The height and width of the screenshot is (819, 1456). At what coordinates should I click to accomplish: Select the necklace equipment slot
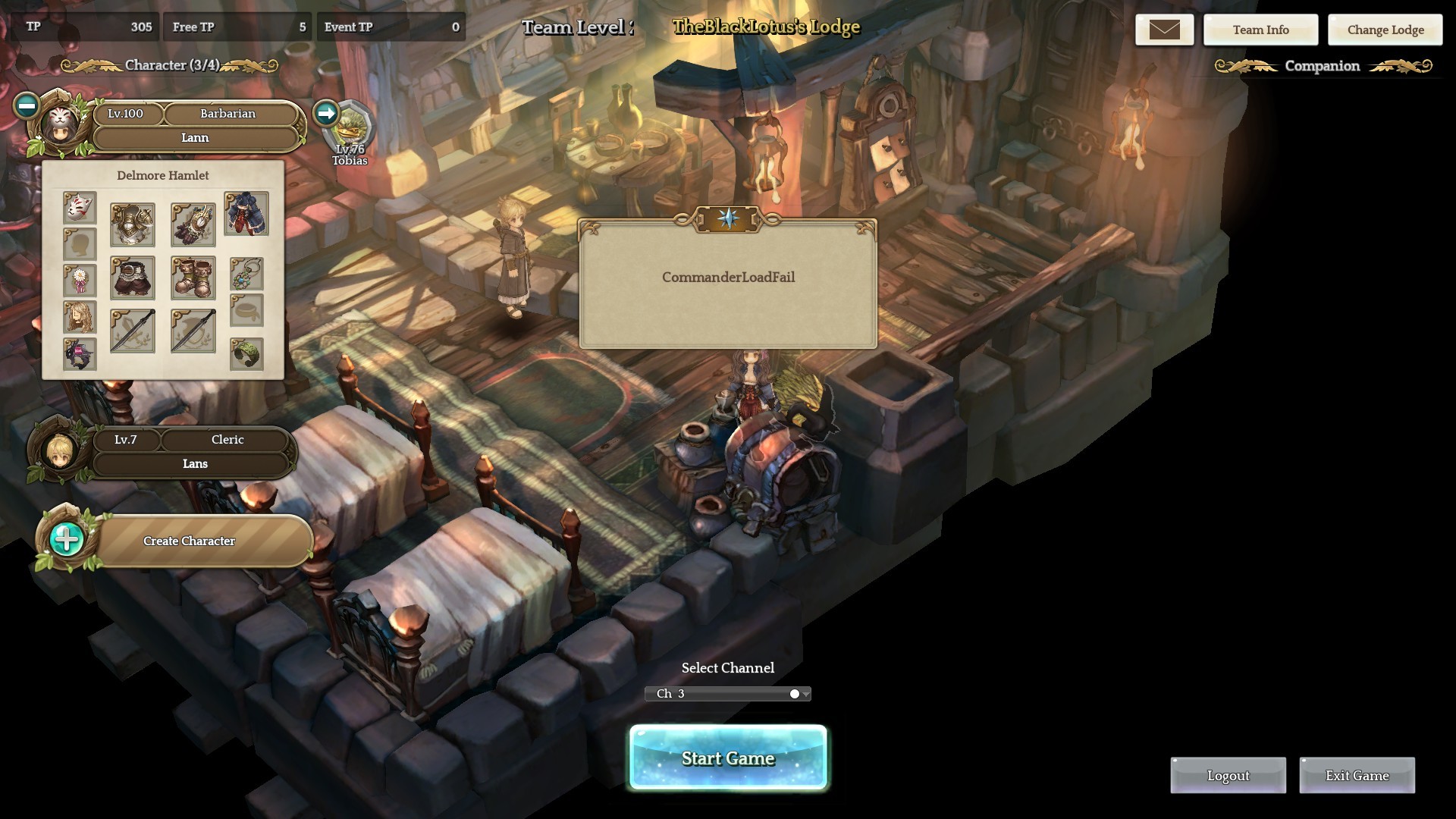click(246, 274)
